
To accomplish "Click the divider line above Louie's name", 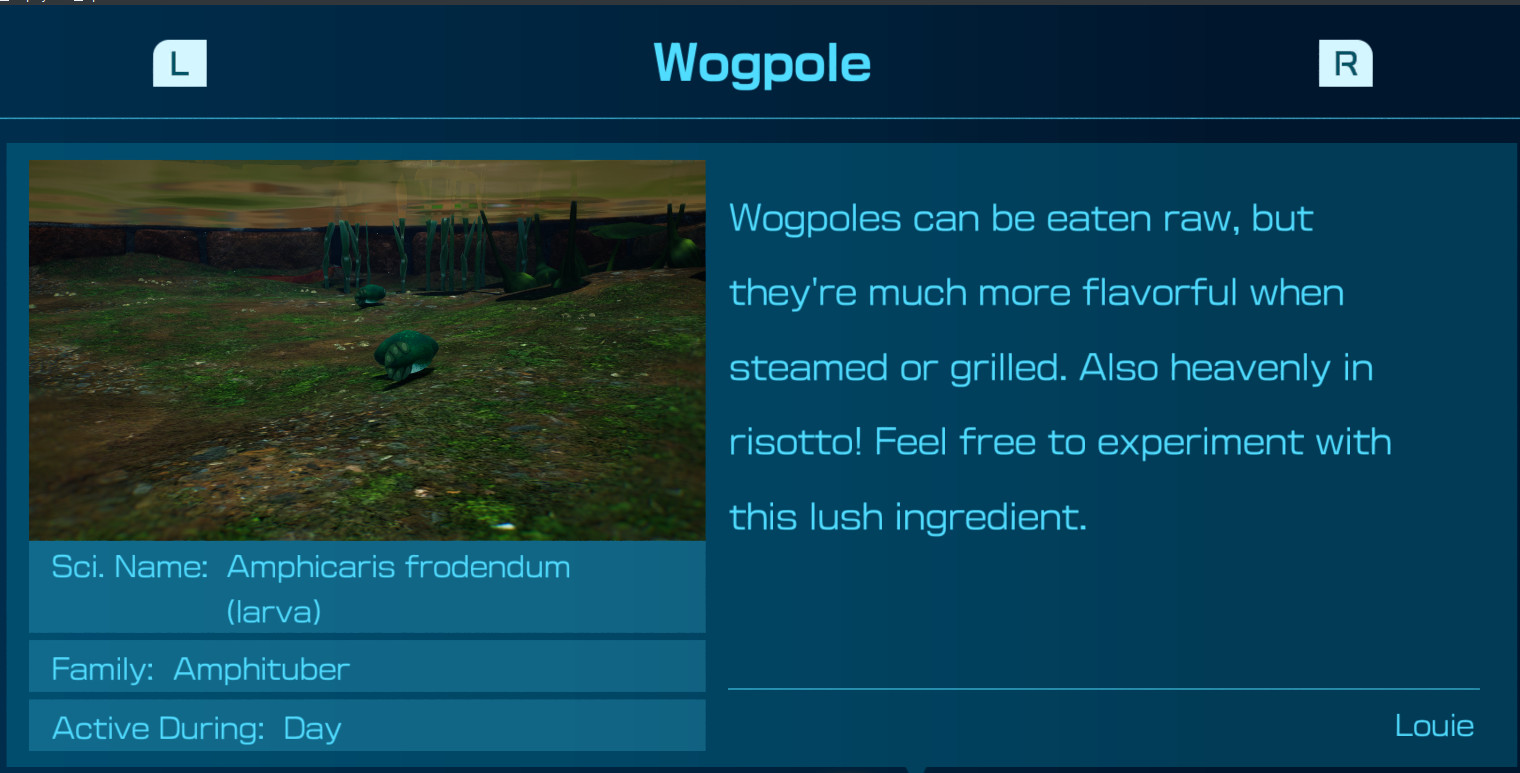I will point(1104,689).
